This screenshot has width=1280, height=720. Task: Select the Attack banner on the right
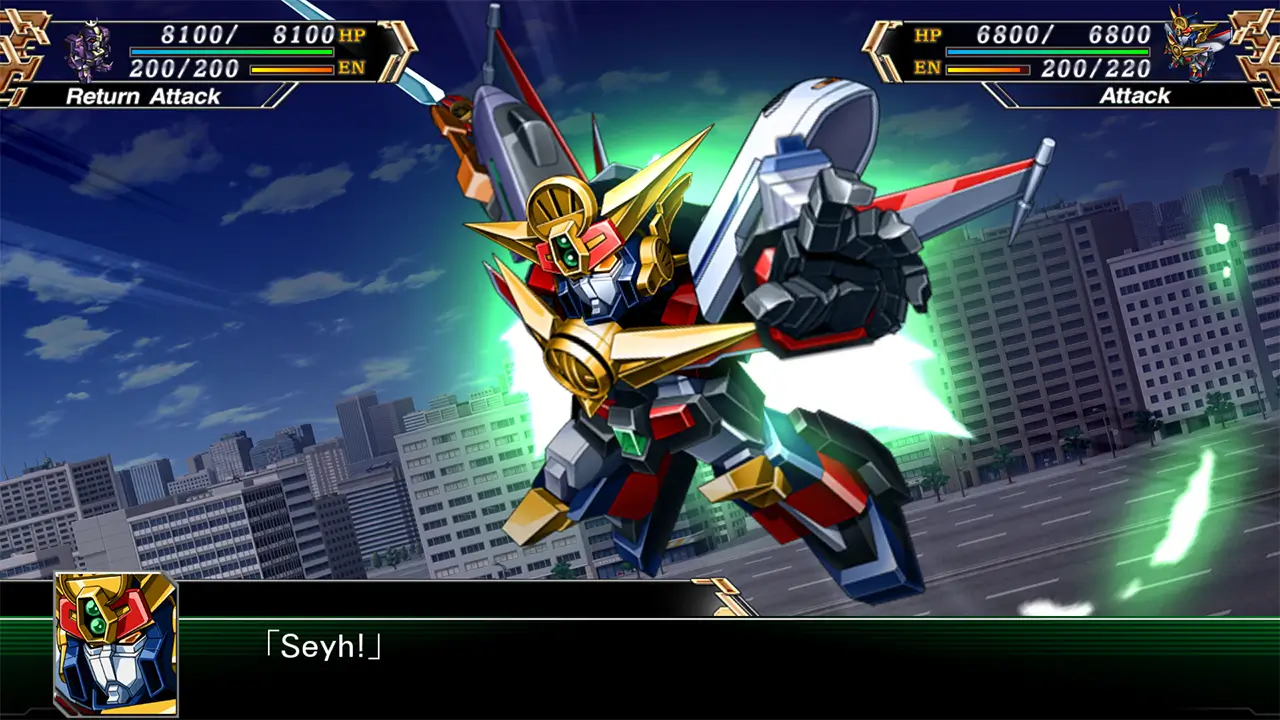click(1135, 97)
